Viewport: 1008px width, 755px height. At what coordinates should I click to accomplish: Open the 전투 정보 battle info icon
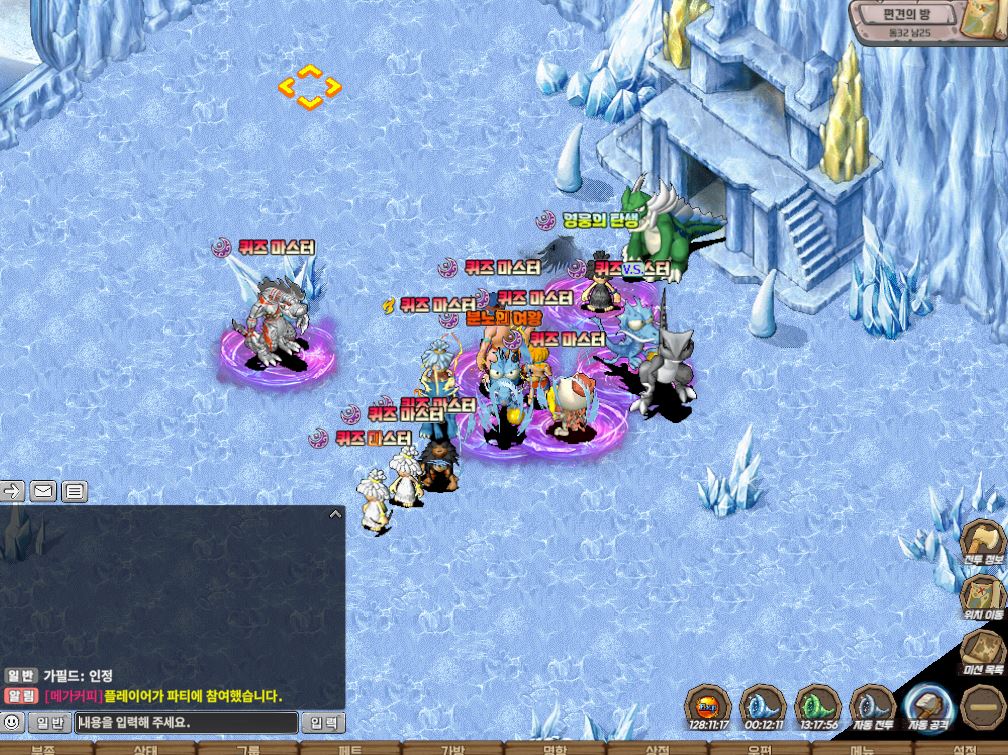click(x=983, y=542)
